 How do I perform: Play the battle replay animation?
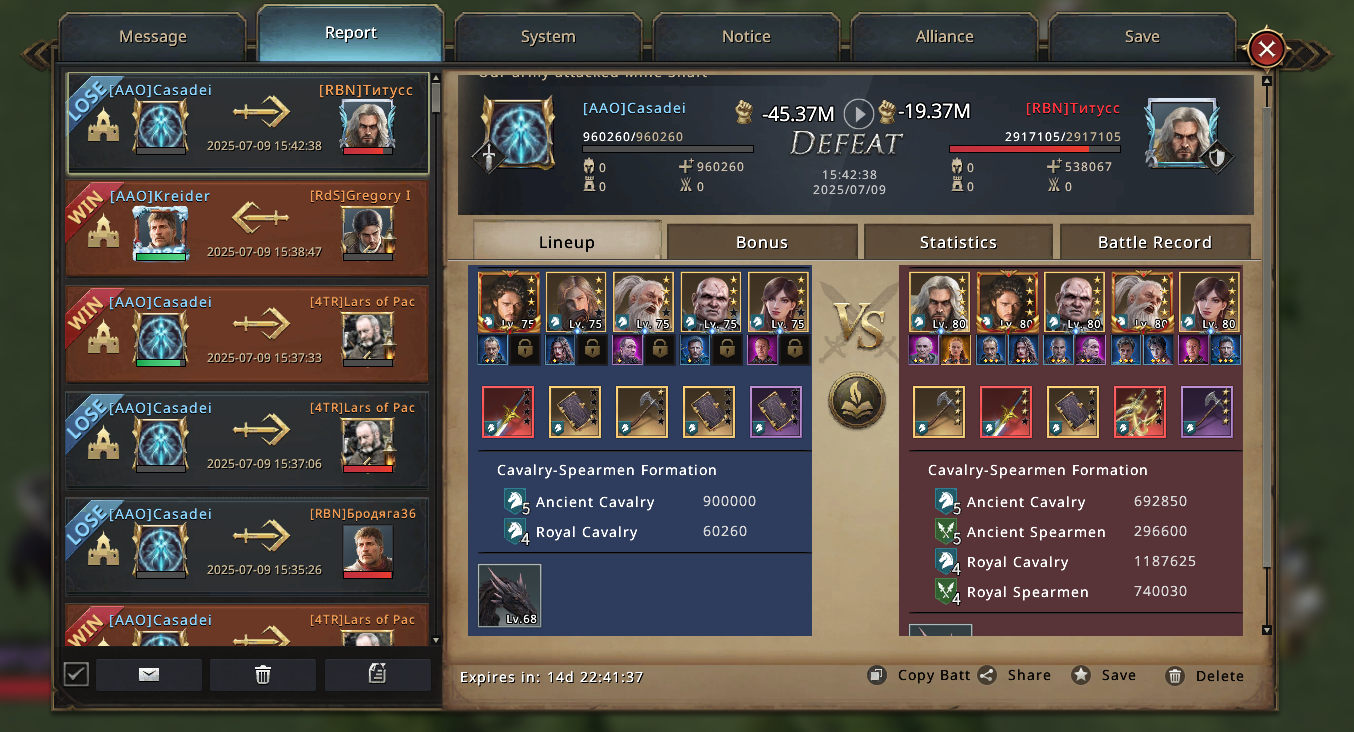pos(858,113)
